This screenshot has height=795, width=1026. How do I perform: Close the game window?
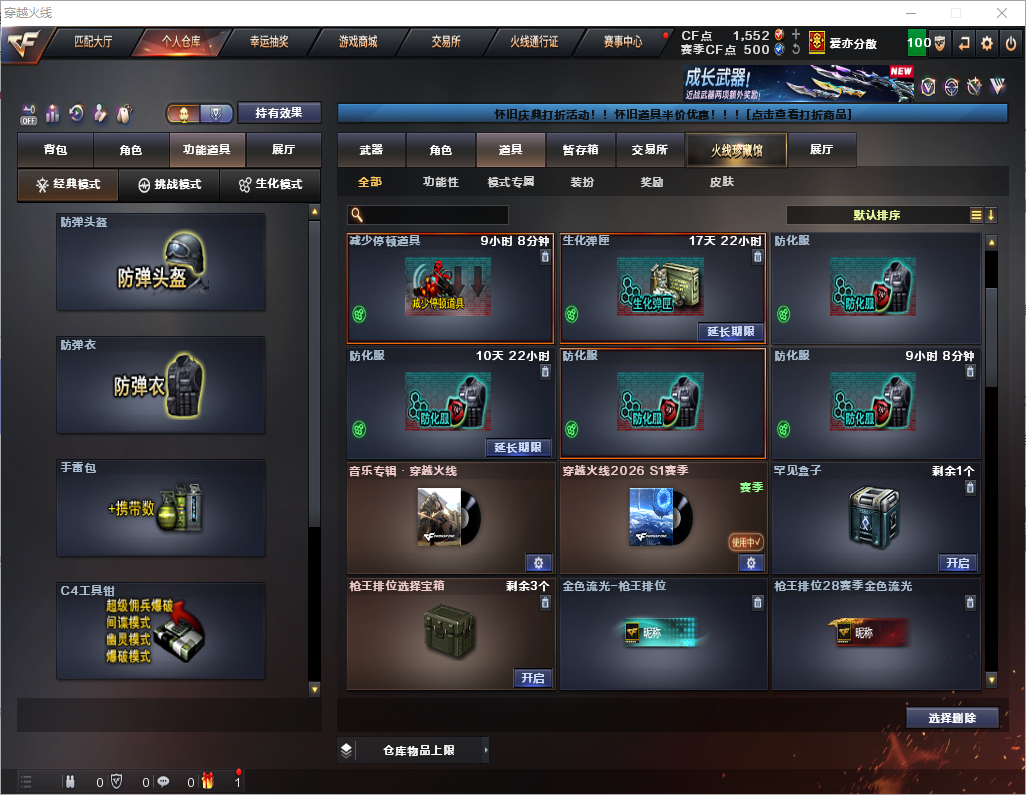[1001, 13]
